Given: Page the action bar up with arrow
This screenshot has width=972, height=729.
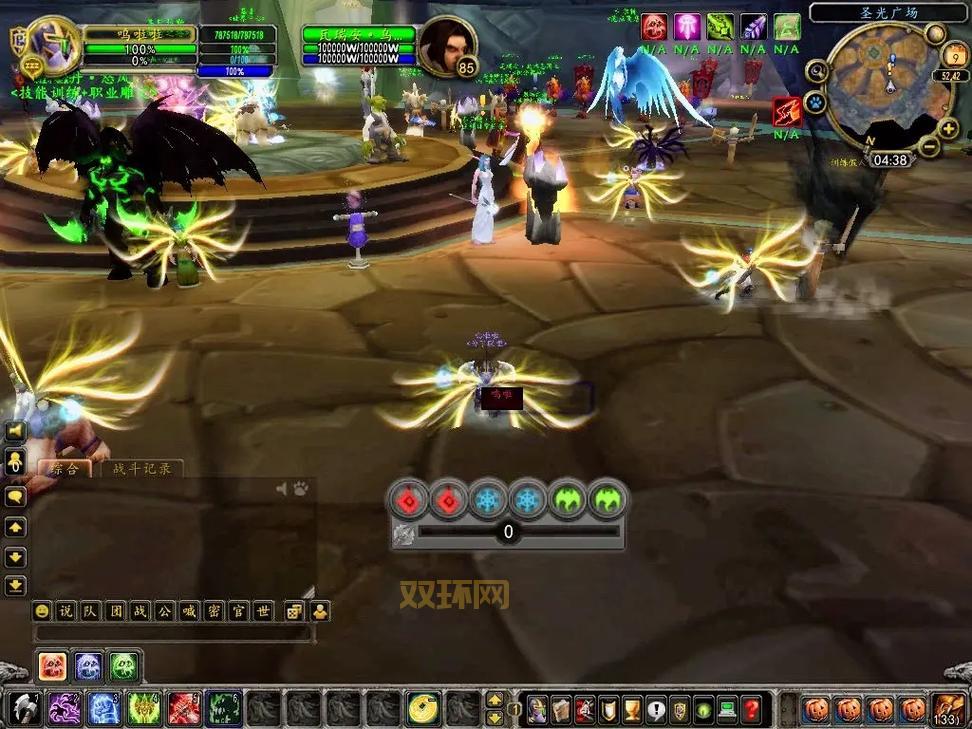Looking at the screenshot, I should [494, 700].
